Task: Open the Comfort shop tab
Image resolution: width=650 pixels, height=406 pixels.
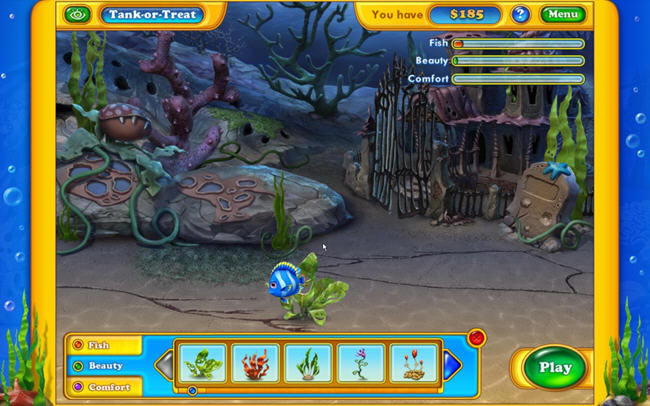Action: coord(105,387)
